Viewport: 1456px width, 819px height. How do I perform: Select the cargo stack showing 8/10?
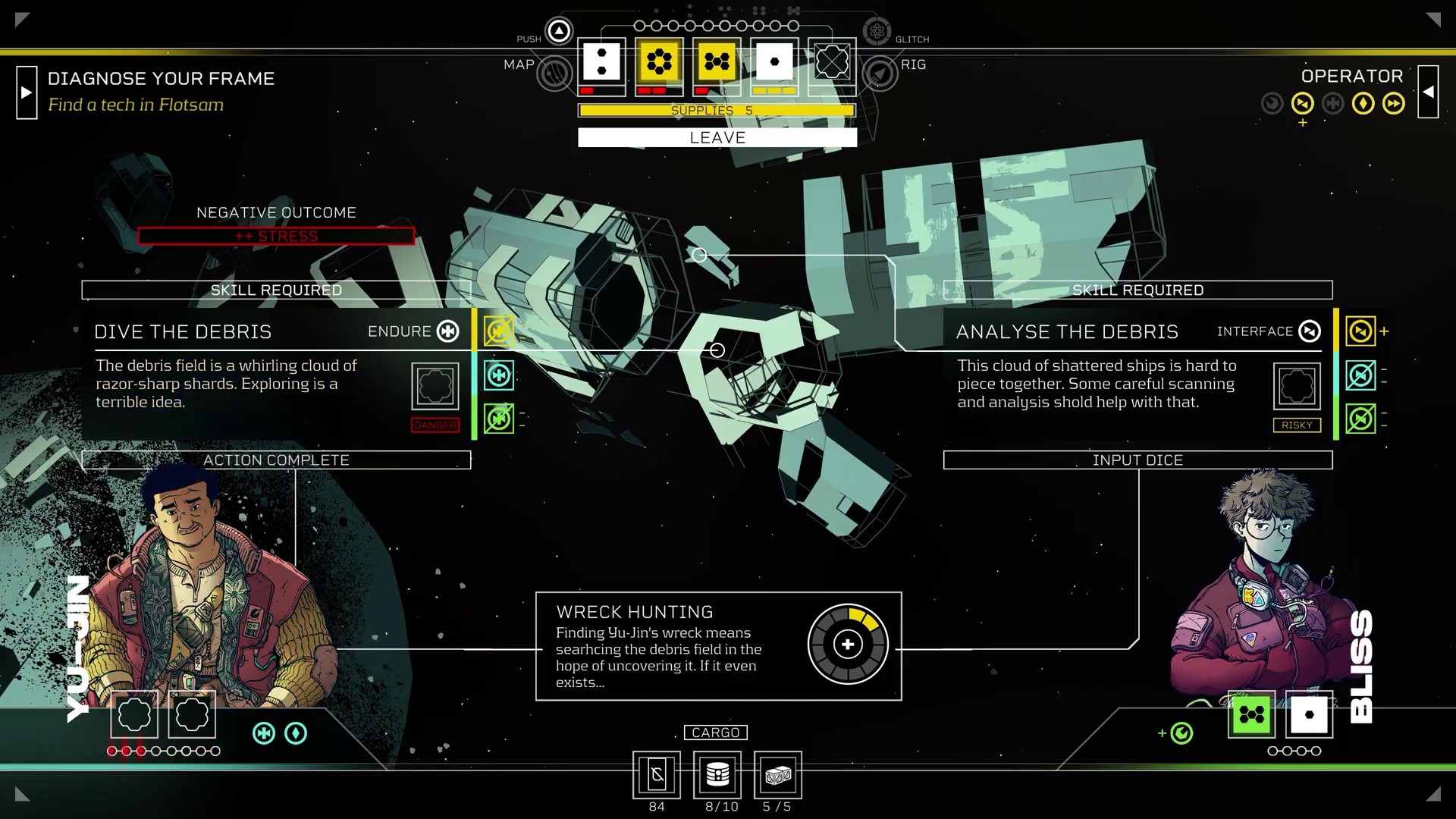point(717,774)
